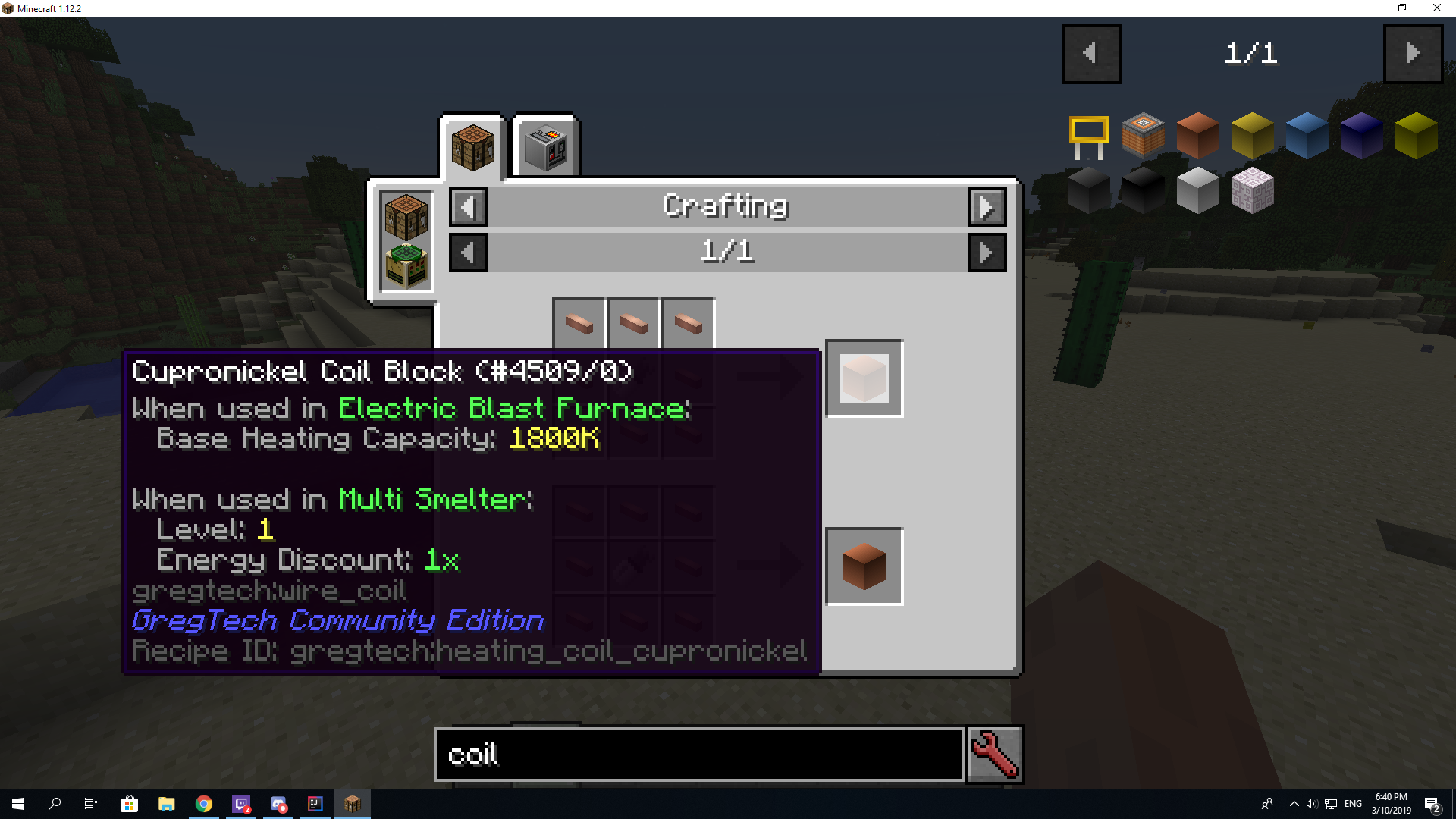
Task: Click the Minecraft icon on the taskbar
Action: point(352,804)
